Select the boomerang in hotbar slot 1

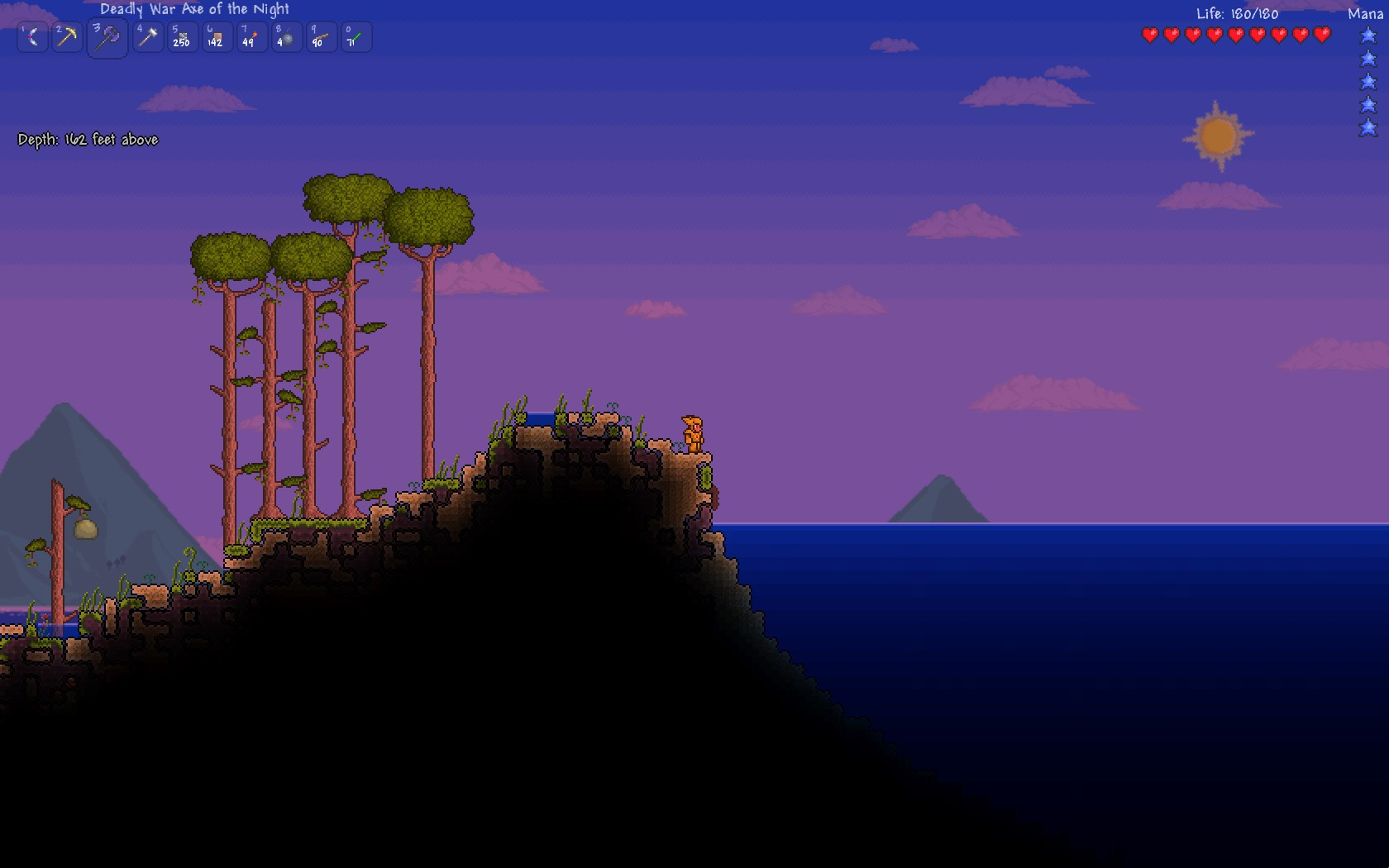[33, 37]
